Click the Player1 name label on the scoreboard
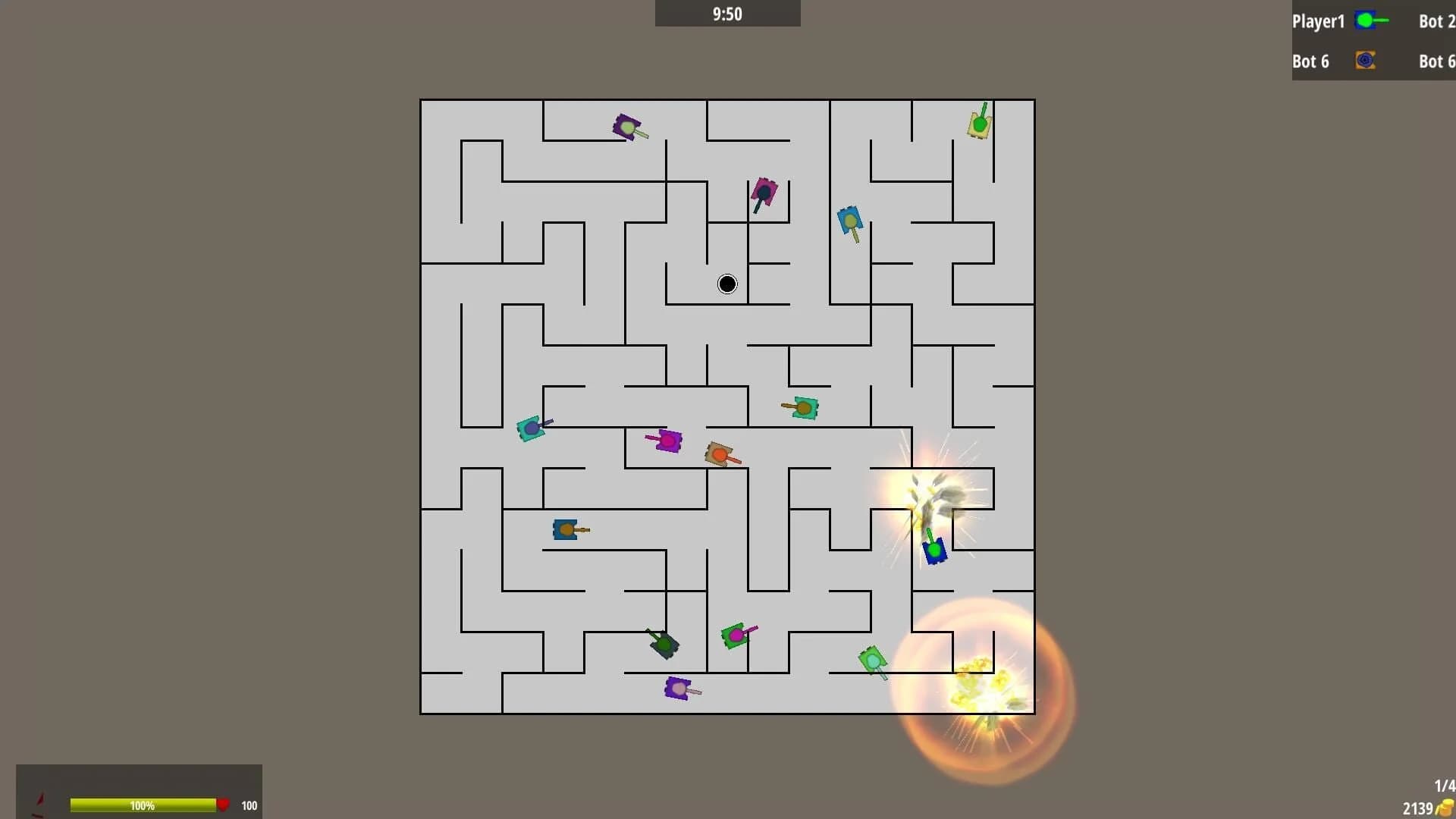The width and height of the screenshot is (1456, 819). (x=1318, y=21)
